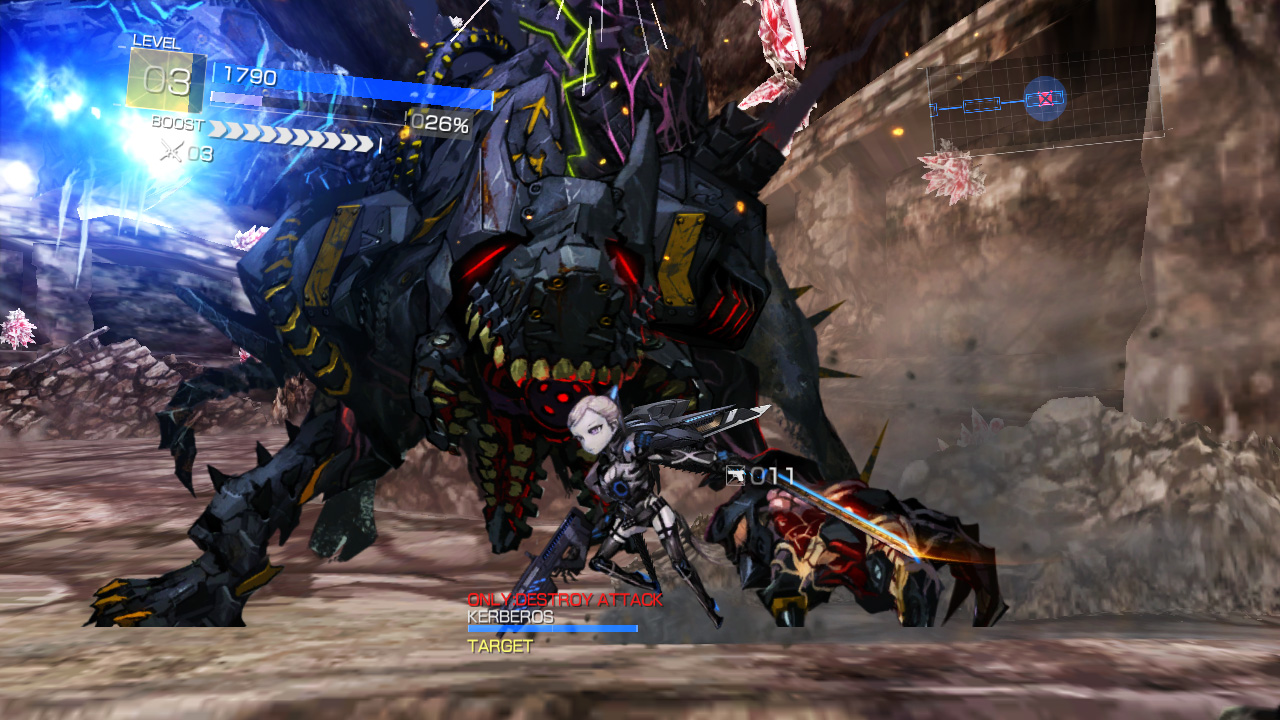1280x720 pixels.
Task: Select the leftmost small room icon on minimap
Action: tap(933, 109)
